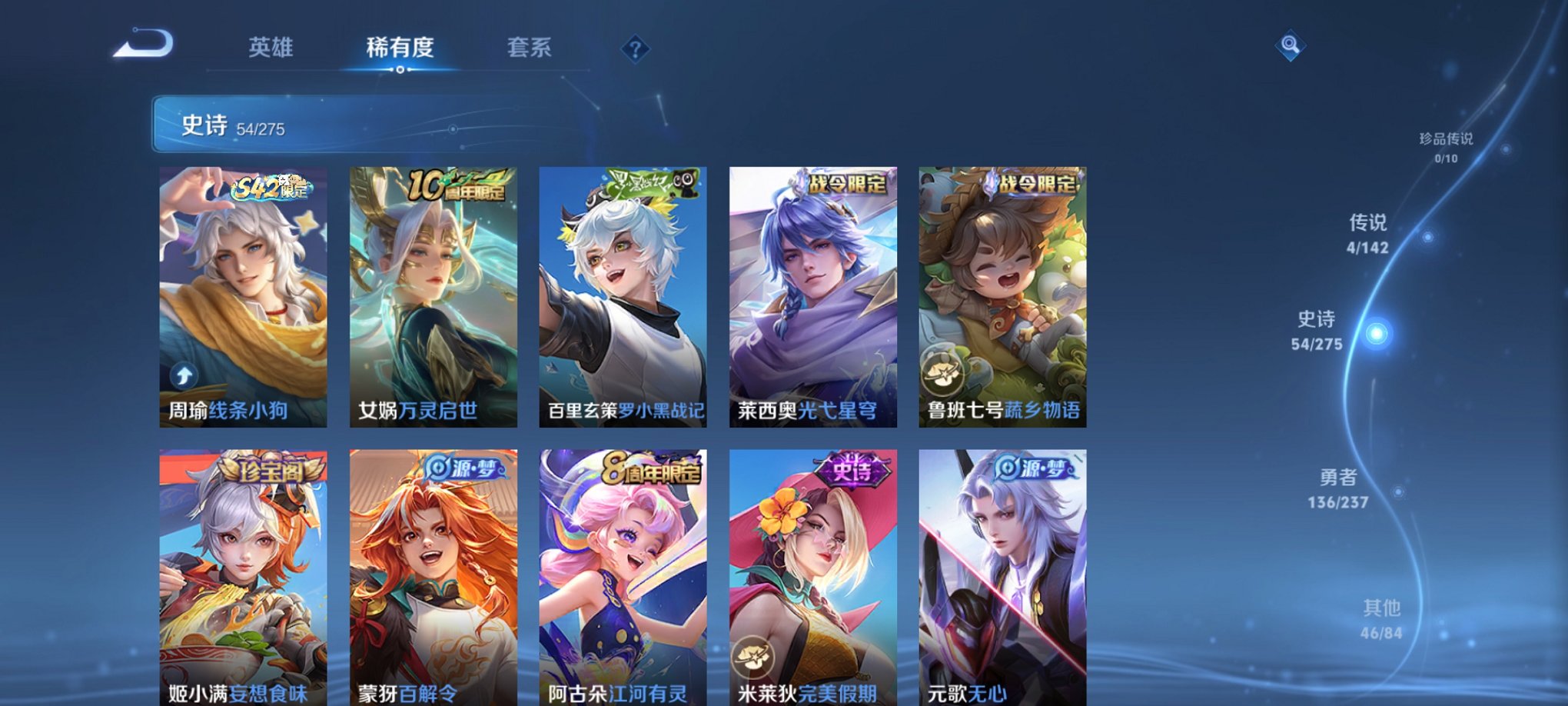Switch to the 英雄 tab
This screenshot has height=706, width=1568.
(271, 48)
